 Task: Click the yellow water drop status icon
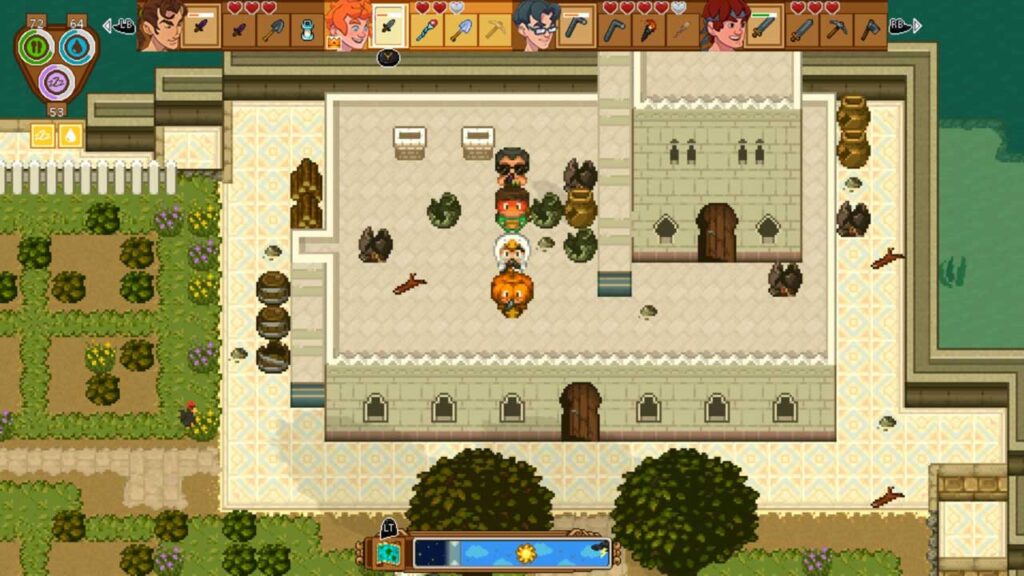70,136
